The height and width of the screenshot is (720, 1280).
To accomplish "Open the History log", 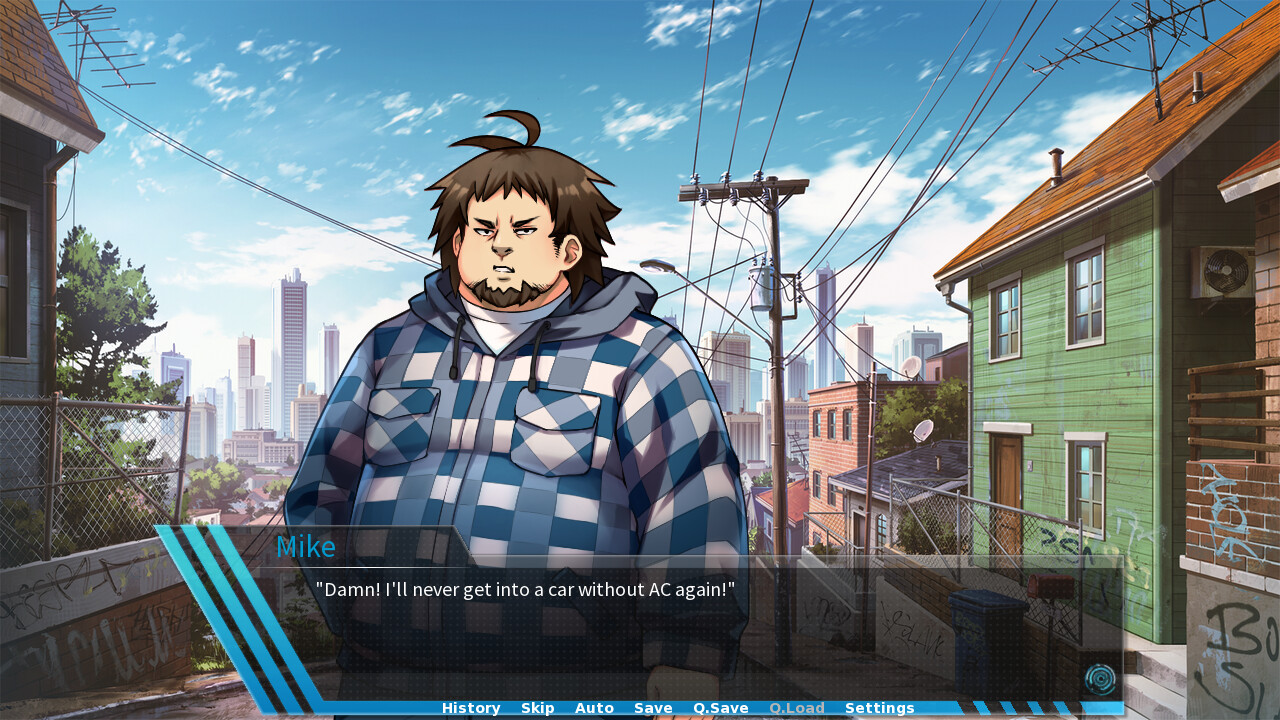I will [x=471, y=708].
